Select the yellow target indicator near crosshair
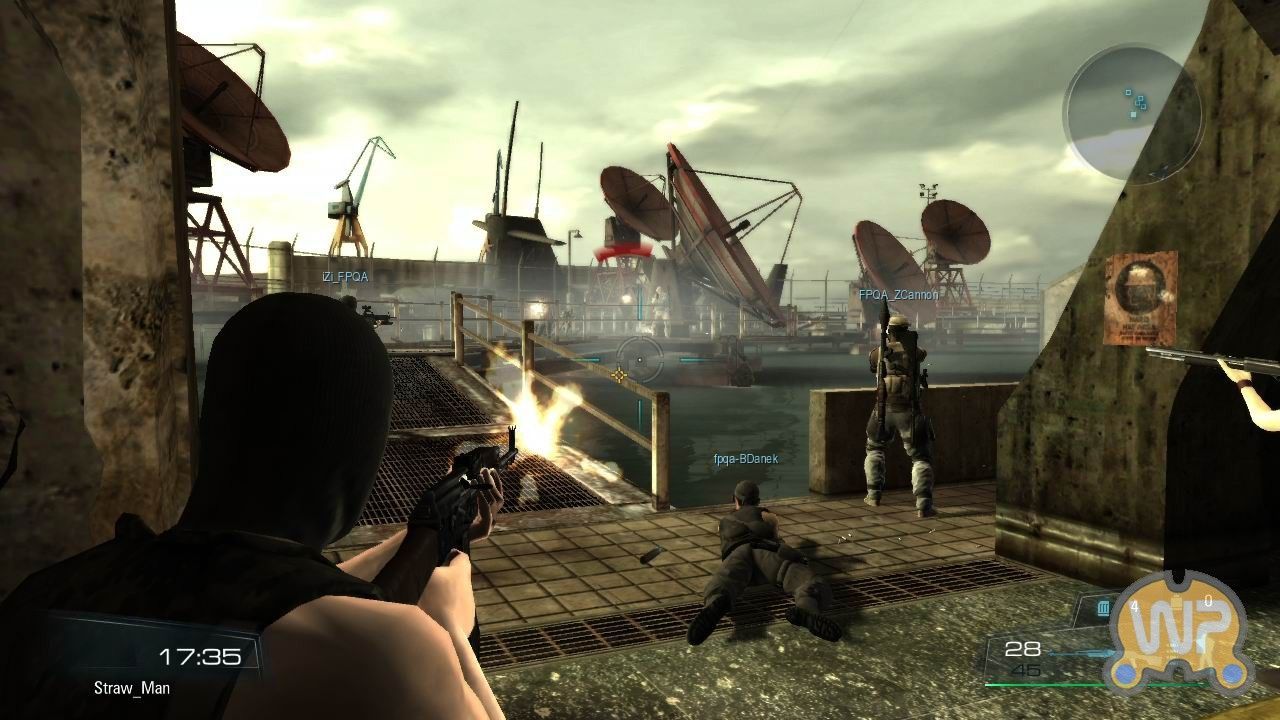Screen dimensions: 1280x720 [621, 375]
